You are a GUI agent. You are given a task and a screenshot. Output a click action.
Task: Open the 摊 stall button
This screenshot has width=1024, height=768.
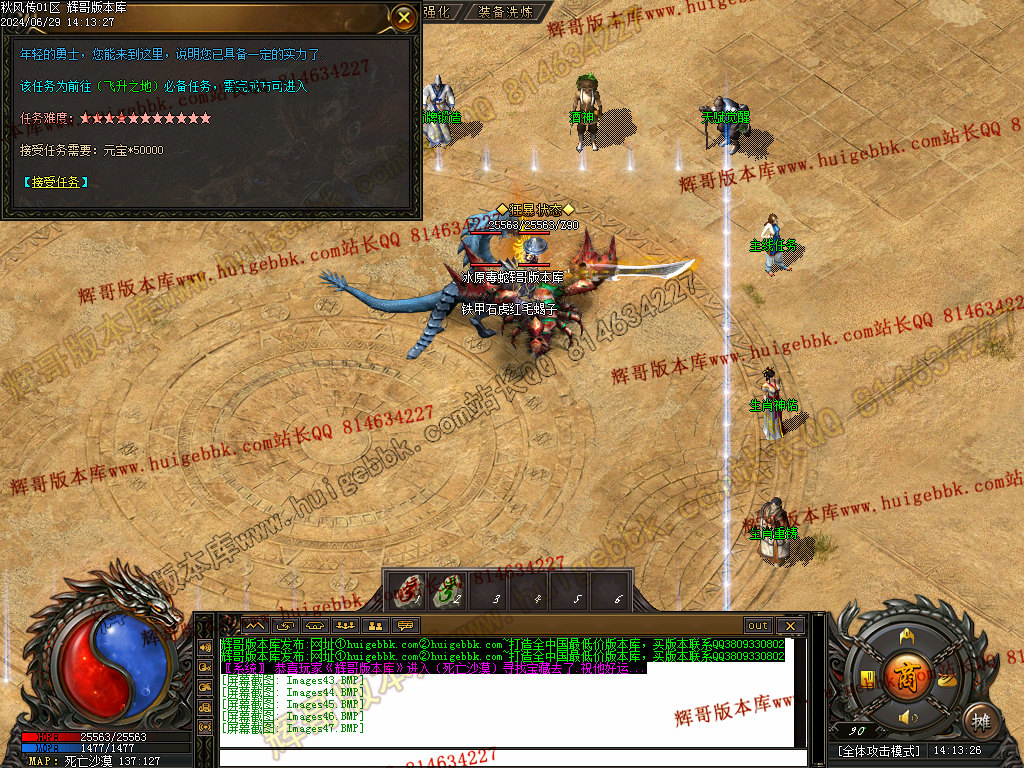(x=980, y=719)
